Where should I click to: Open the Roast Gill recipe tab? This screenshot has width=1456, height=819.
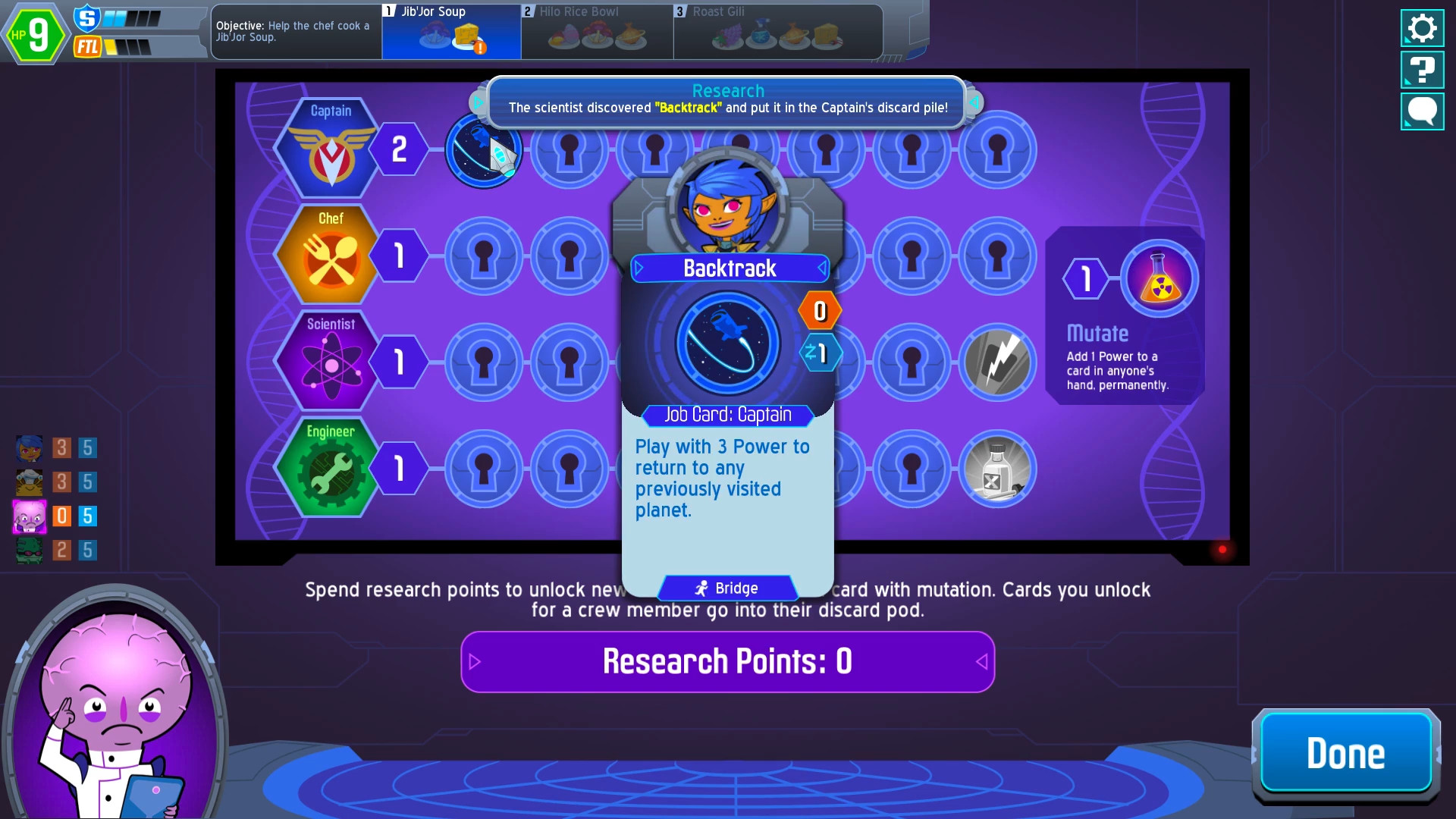777,30
